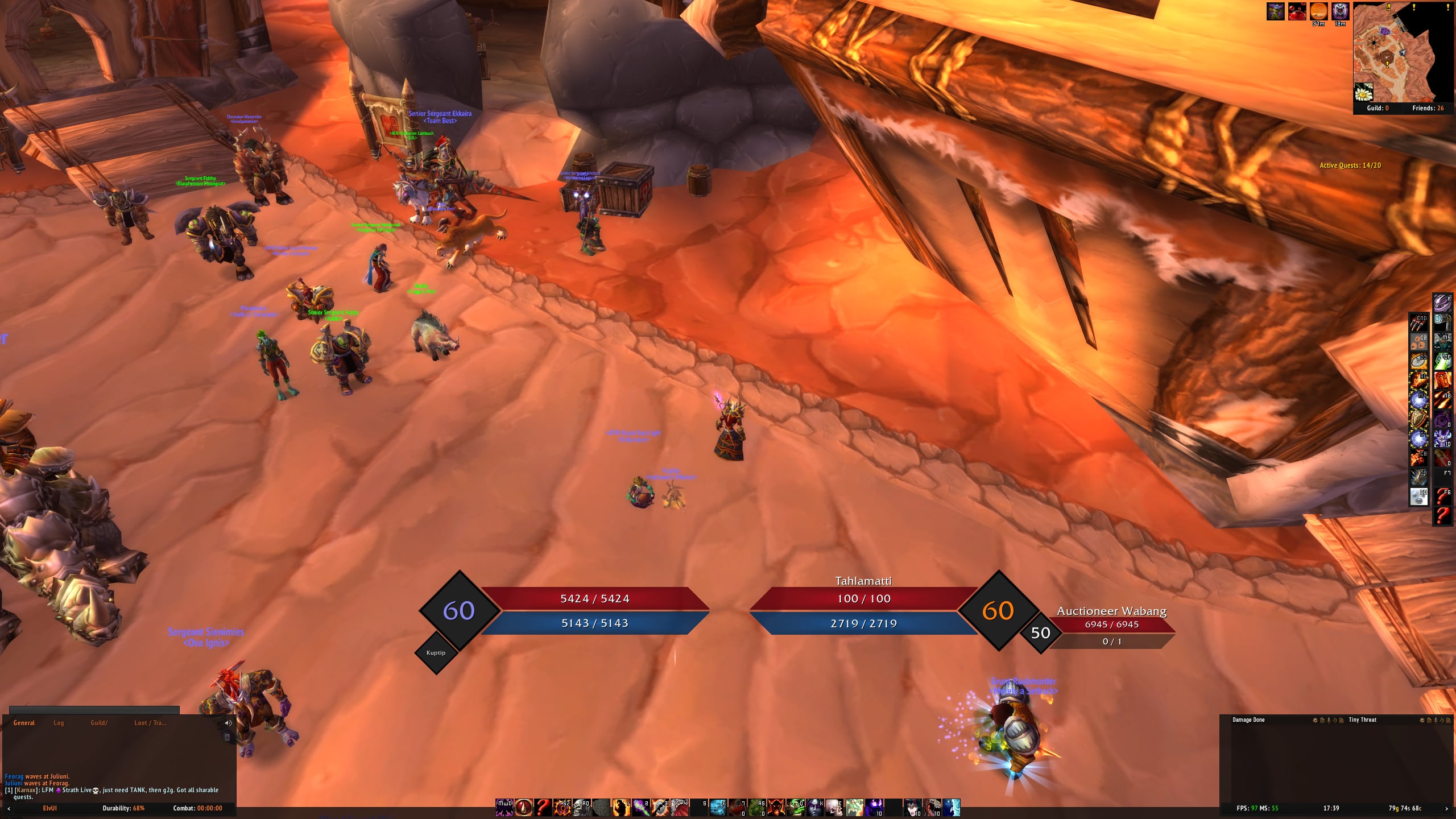The width and height of the screenshot is (1456, 819).
Task: Open the Friends list showing 26 online
Action: 1428,108
